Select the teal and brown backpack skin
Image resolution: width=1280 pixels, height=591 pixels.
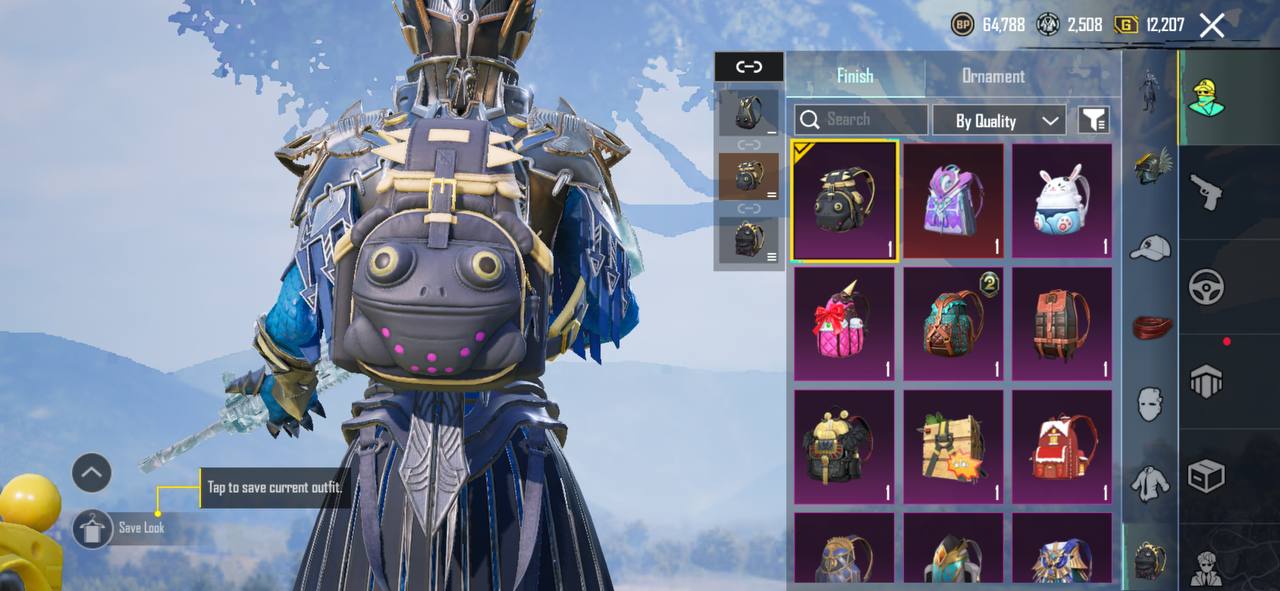953,325
